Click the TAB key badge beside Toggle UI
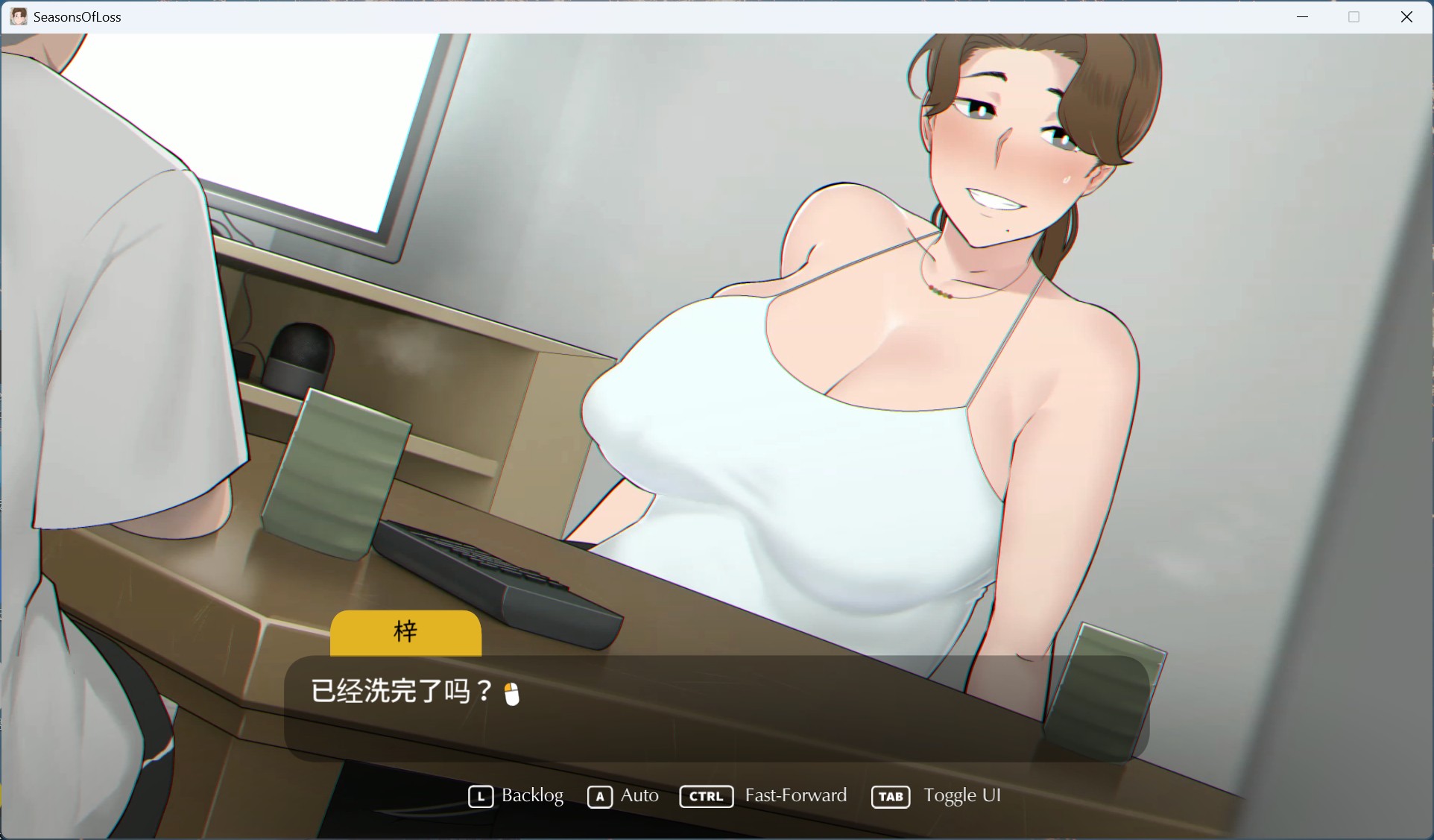Screen dimensions: 1434x840 point(891,796)
